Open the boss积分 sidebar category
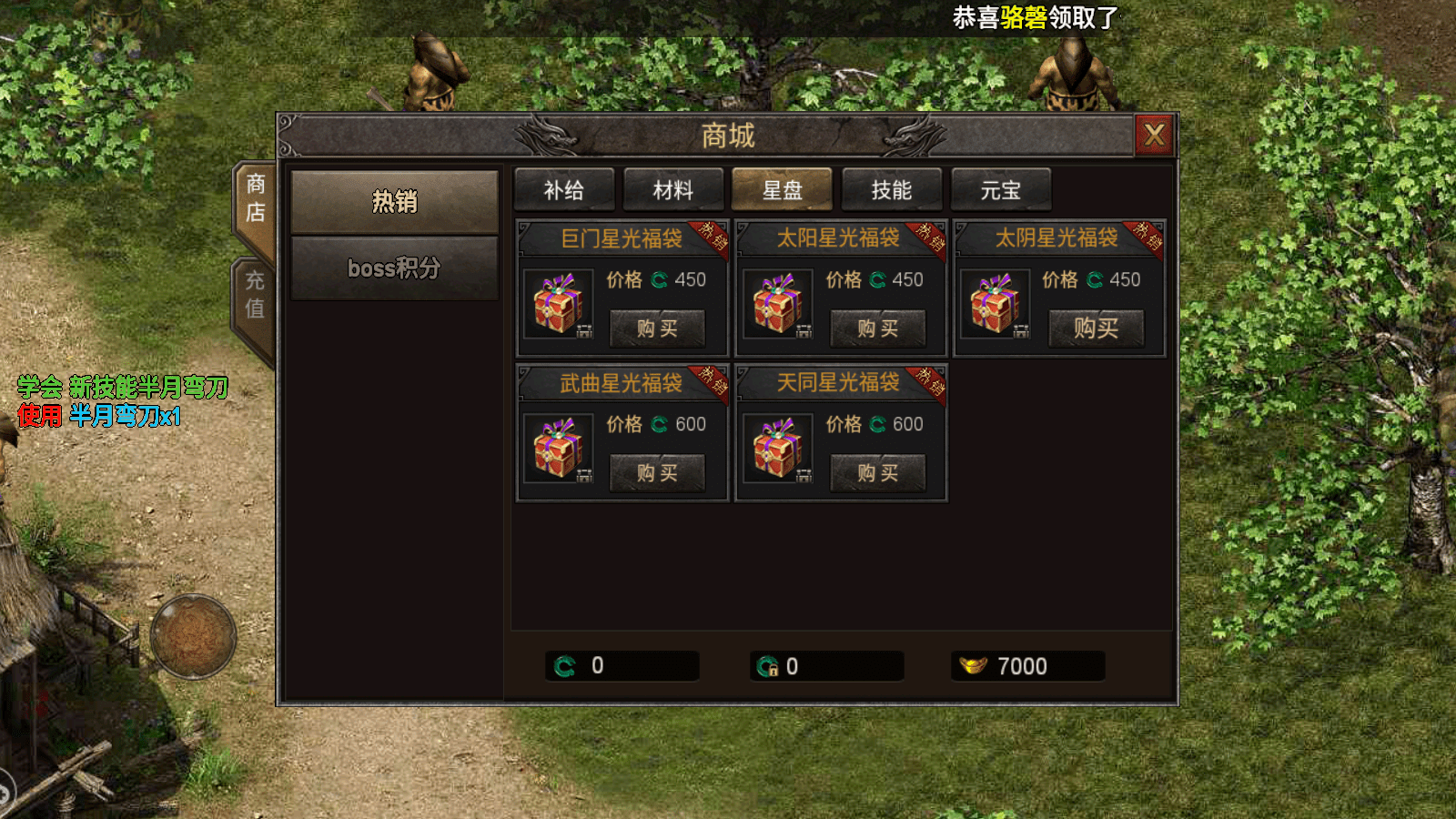The image size is (1456, 819). tap(394, 268)
